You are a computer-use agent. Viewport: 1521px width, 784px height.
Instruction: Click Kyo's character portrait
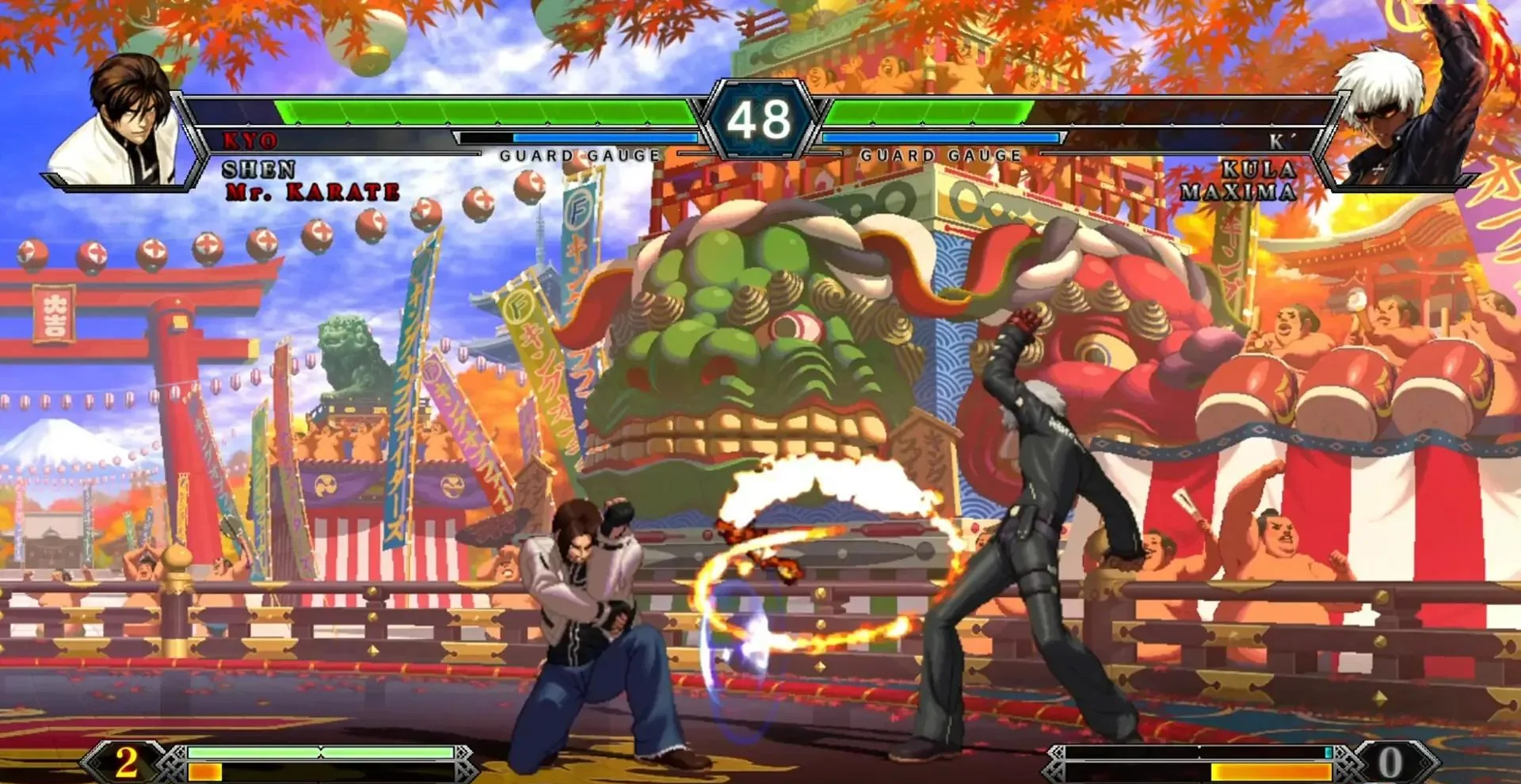click(127, 123)
